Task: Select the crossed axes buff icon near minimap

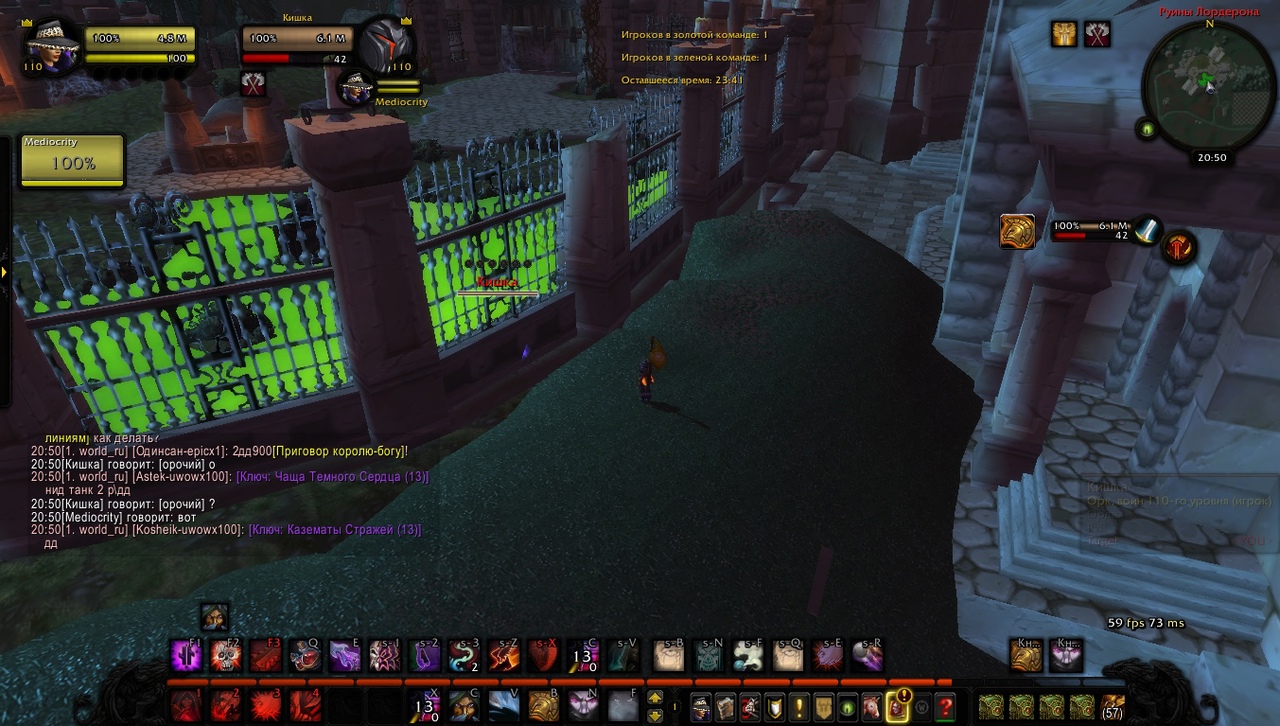Action: (x=1097, y=34)
